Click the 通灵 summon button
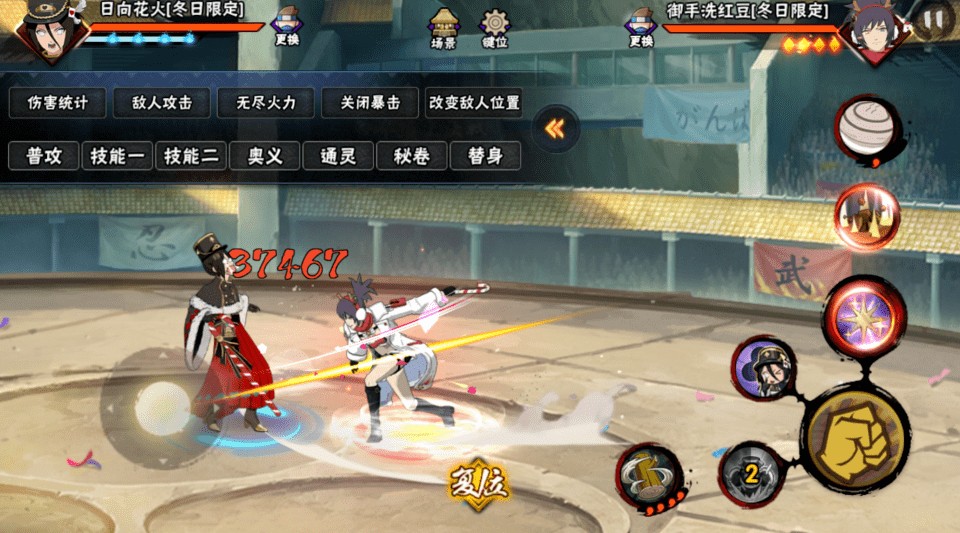The width and height of the screenshot is (960, 533). [x=338, y=156]
